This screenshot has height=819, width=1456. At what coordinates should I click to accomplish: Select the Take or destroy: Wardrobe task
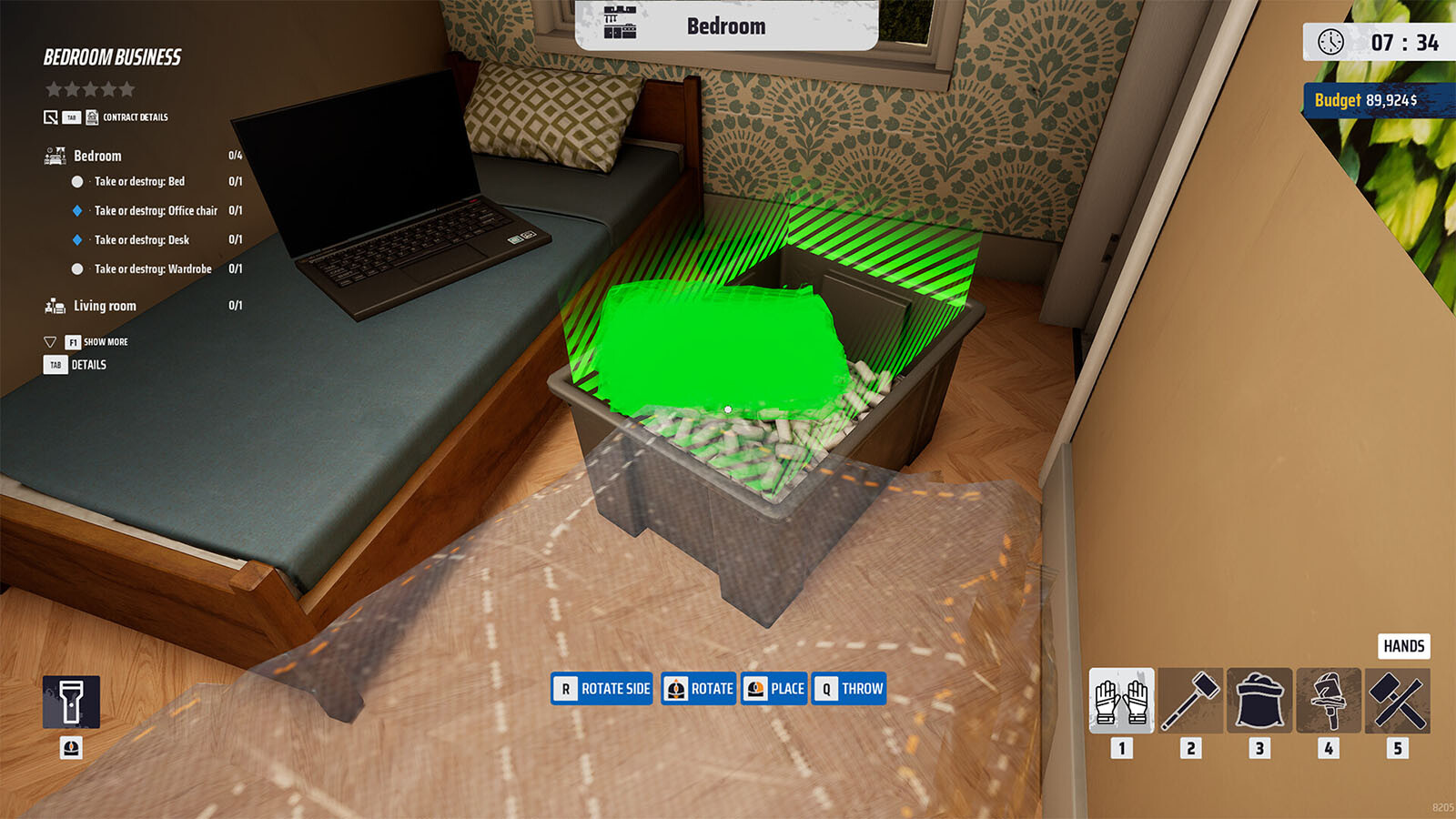point(153,269)
